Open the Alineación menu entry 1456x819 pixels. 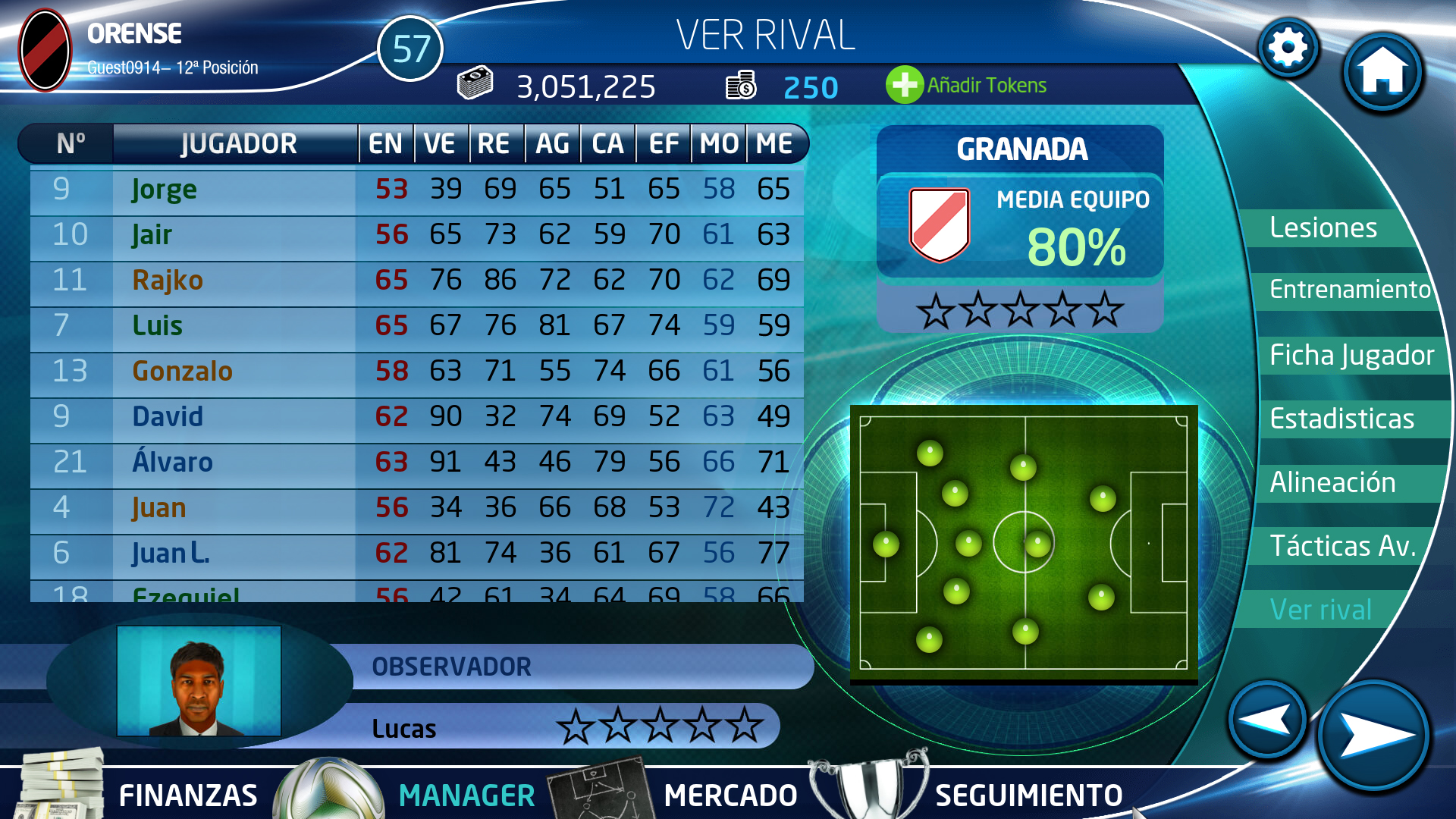point(1332,482)
